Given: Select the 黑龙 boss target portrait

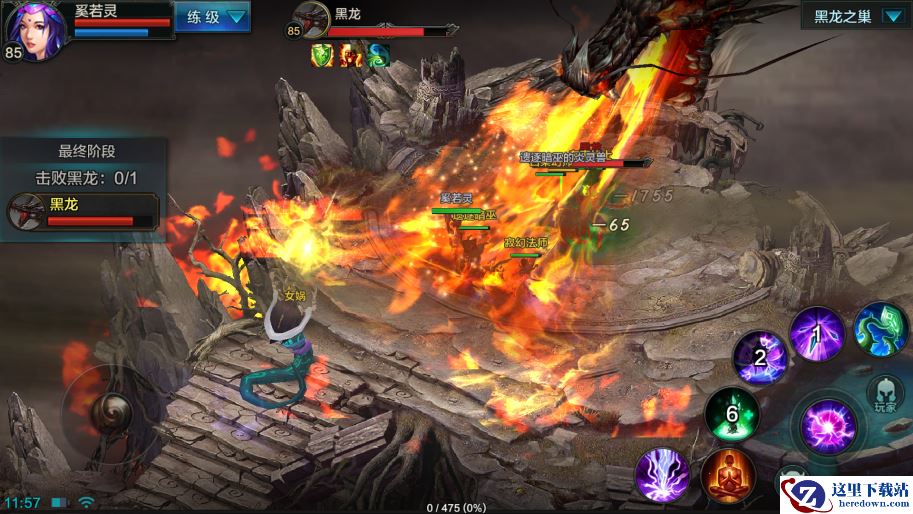Looking at the screenshot, I should (x=310, y=21).
